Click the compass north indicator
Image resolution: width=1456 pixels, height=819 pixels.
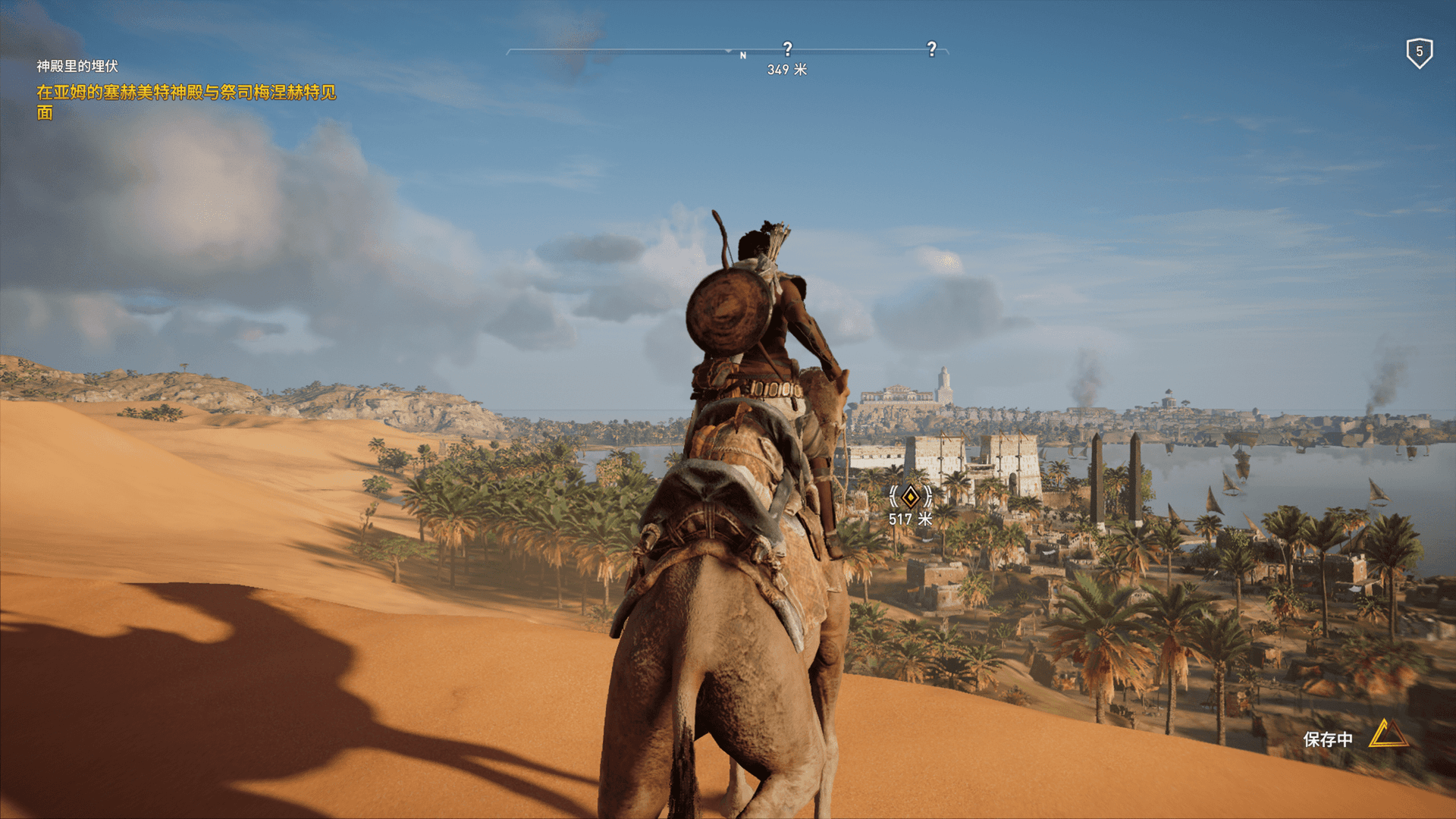[743, 55]
